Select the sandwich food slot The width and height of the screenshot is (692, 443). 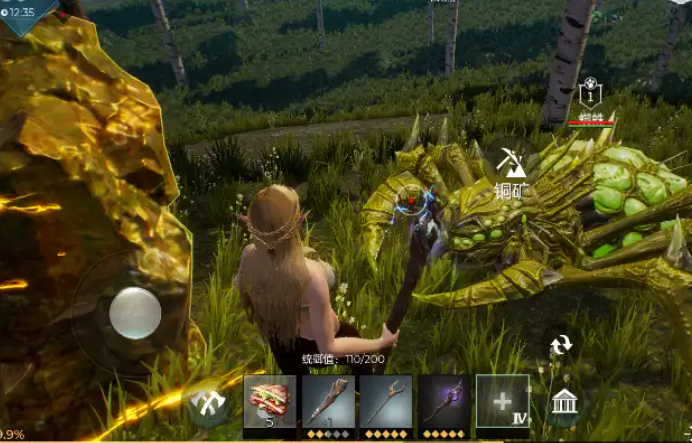270,400
